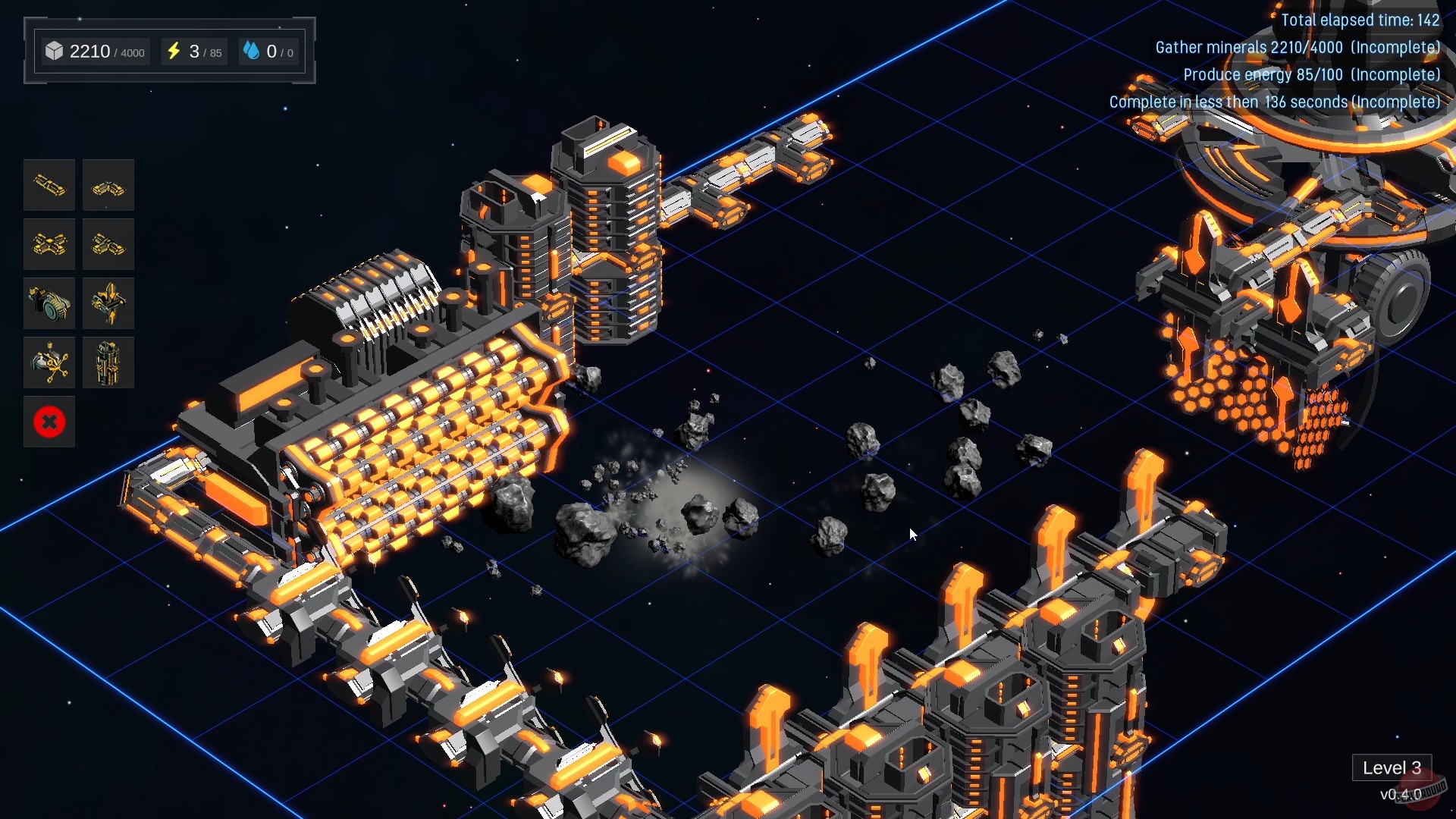
Task: Select the corner conveyor piece in build menu
Action: [108, 185]
